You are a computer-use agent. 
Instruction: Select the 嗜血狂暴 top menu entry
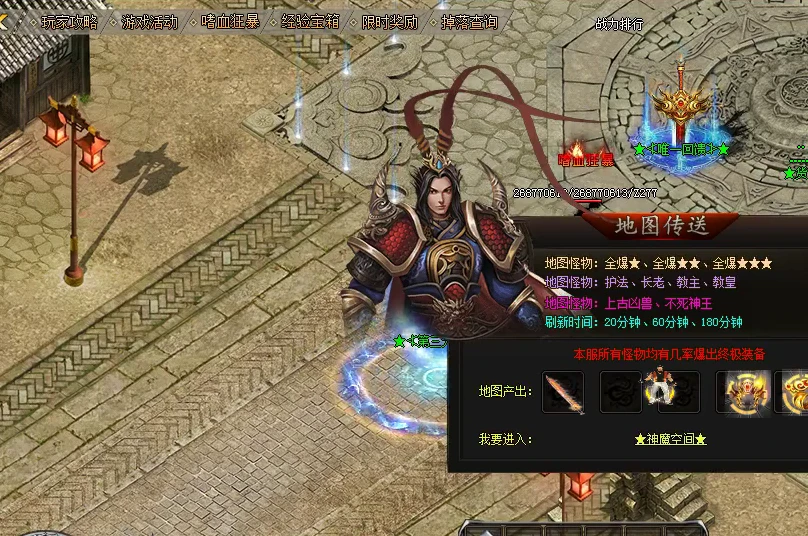coord(229,22)
